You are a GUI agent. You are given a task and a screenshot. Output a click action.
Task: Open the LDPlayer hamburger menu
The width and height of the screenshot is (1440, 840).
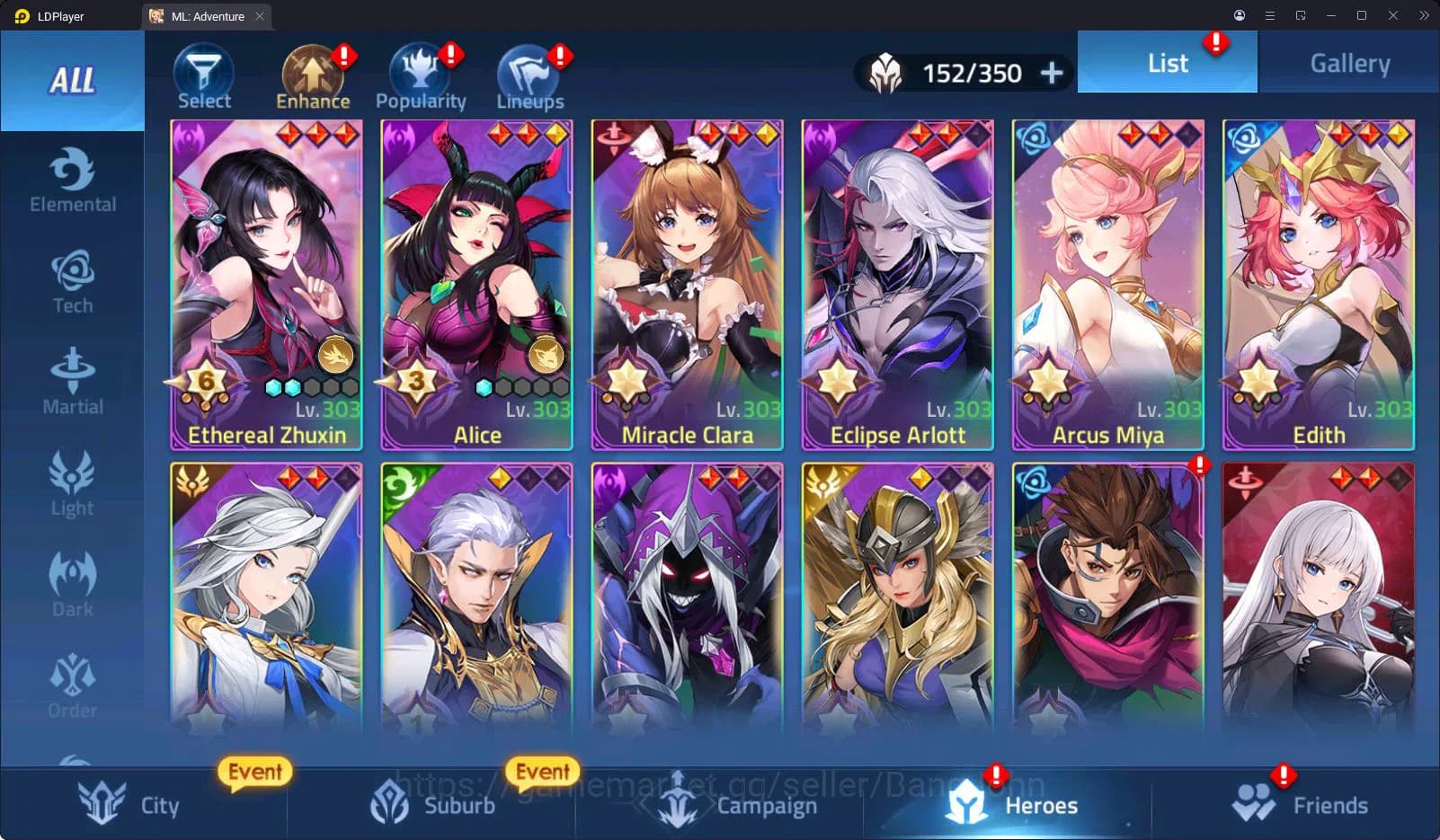(x=1269, y=15)
